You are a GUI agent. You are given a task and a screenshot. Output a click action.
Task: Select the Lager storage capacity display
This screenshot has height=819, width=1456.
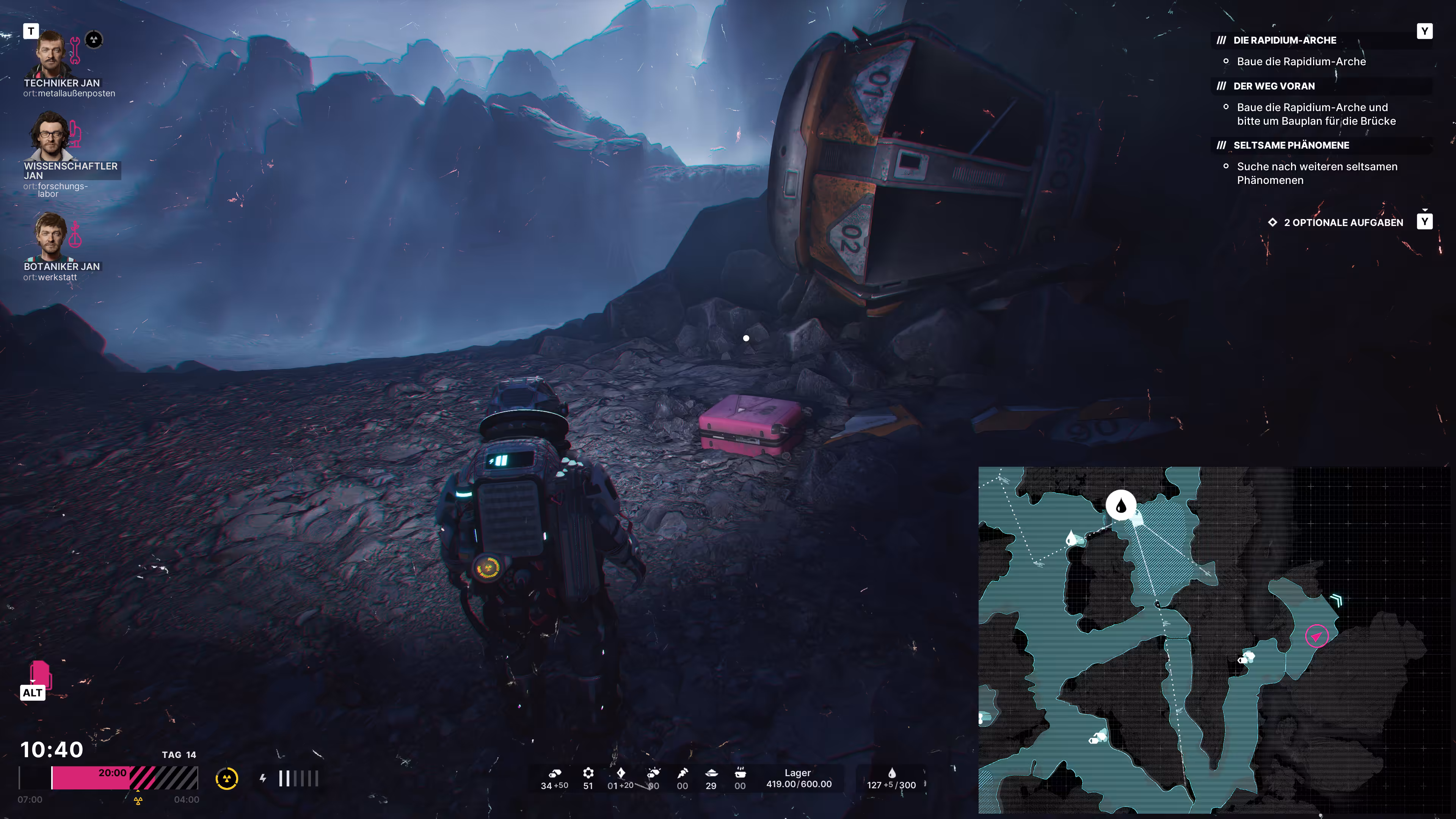pyautogui.click(x=798, y=778)
